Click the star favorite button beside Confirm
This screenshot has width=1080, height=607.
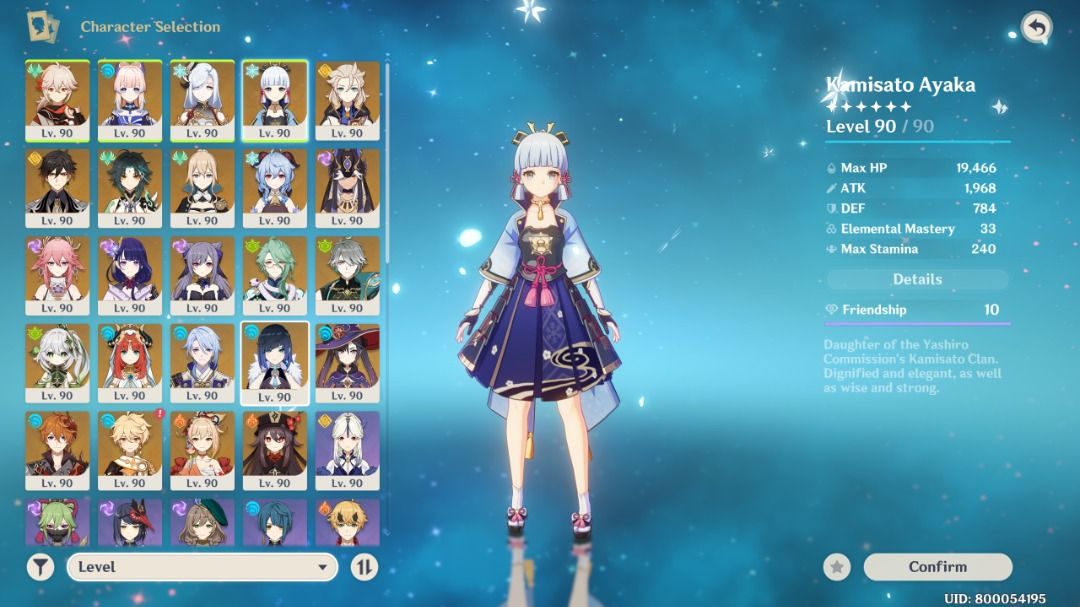tap(837, 567)
